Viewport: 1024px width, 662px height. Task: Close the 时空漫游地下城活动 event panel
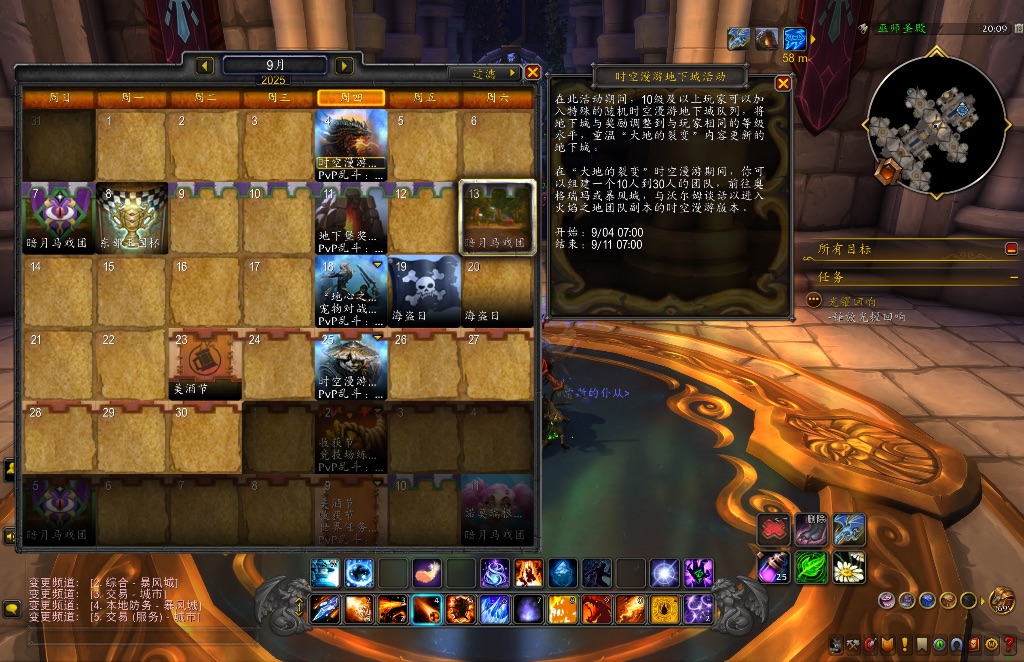(783, 84)
